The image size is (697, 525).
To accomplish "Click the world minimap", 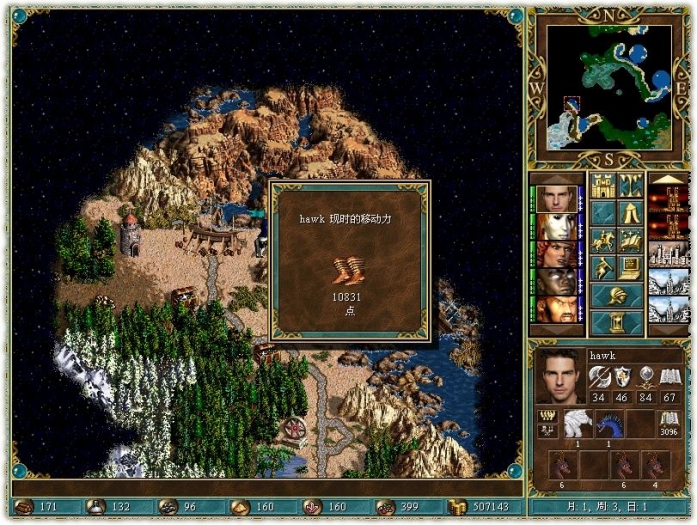I will (x=610, y=85).
